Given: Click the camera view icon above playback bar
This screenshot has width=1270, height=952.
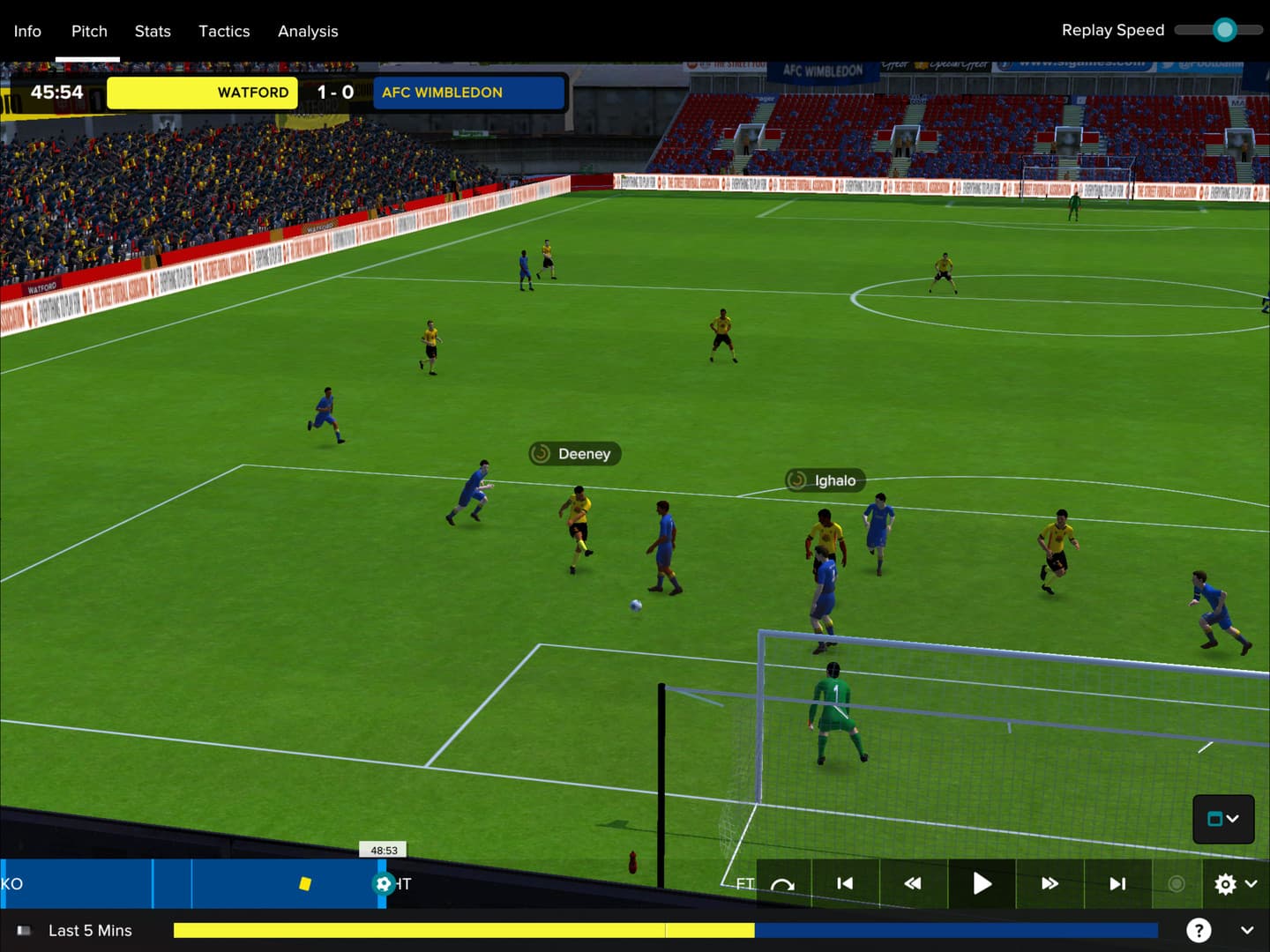Looking at the screenshot, I should tap(1217, 819).
